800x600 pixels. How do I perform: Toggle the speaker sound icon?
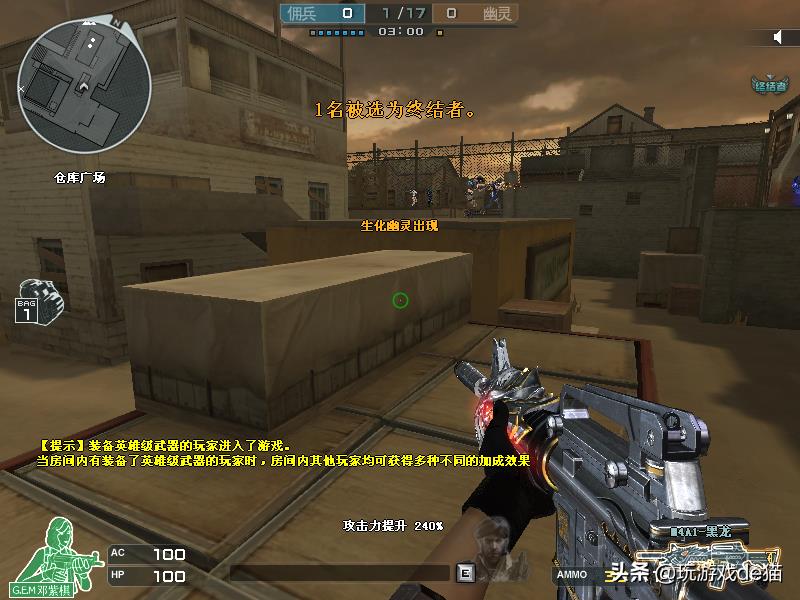click(x=778, y=37)
